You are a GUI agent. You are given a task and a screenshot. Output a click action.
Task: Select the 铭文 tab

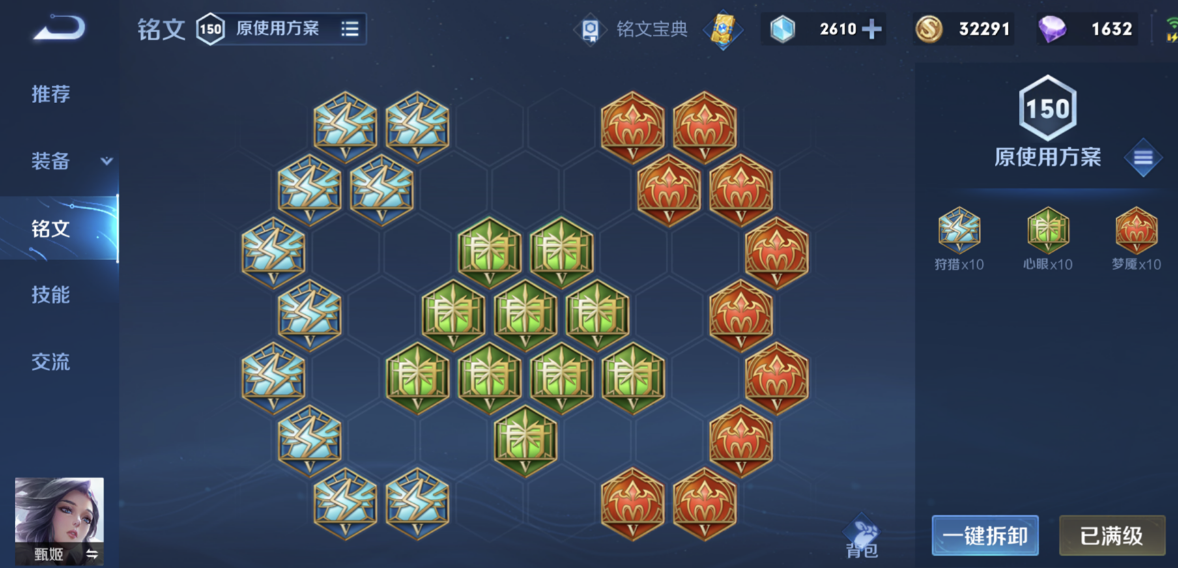(x=51, y=228)
